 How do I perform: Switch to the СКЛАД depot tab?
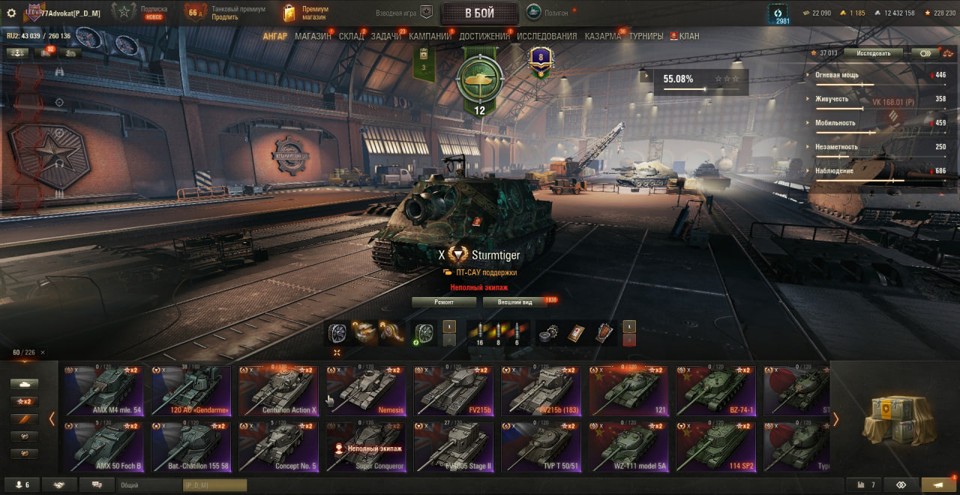point(352,36)
